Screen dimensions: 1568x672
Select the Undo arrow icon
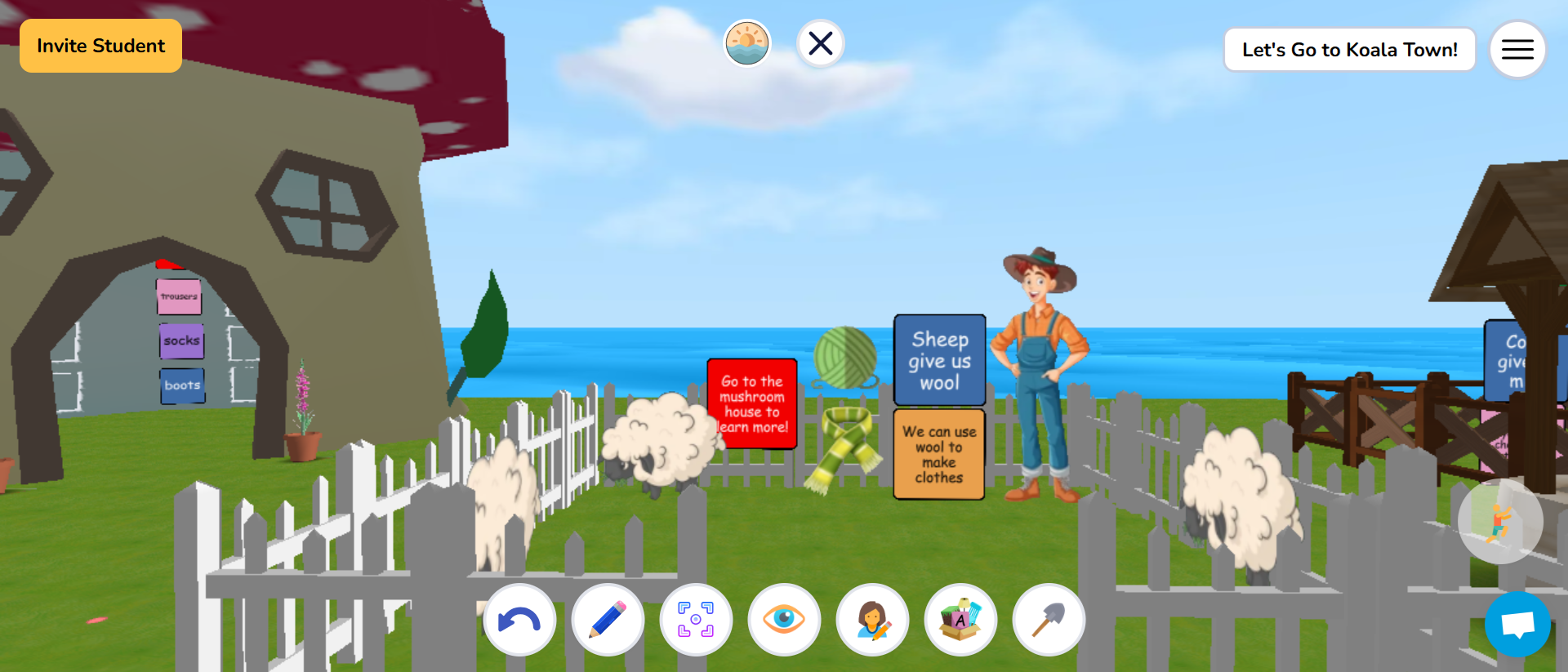point(520,620)
